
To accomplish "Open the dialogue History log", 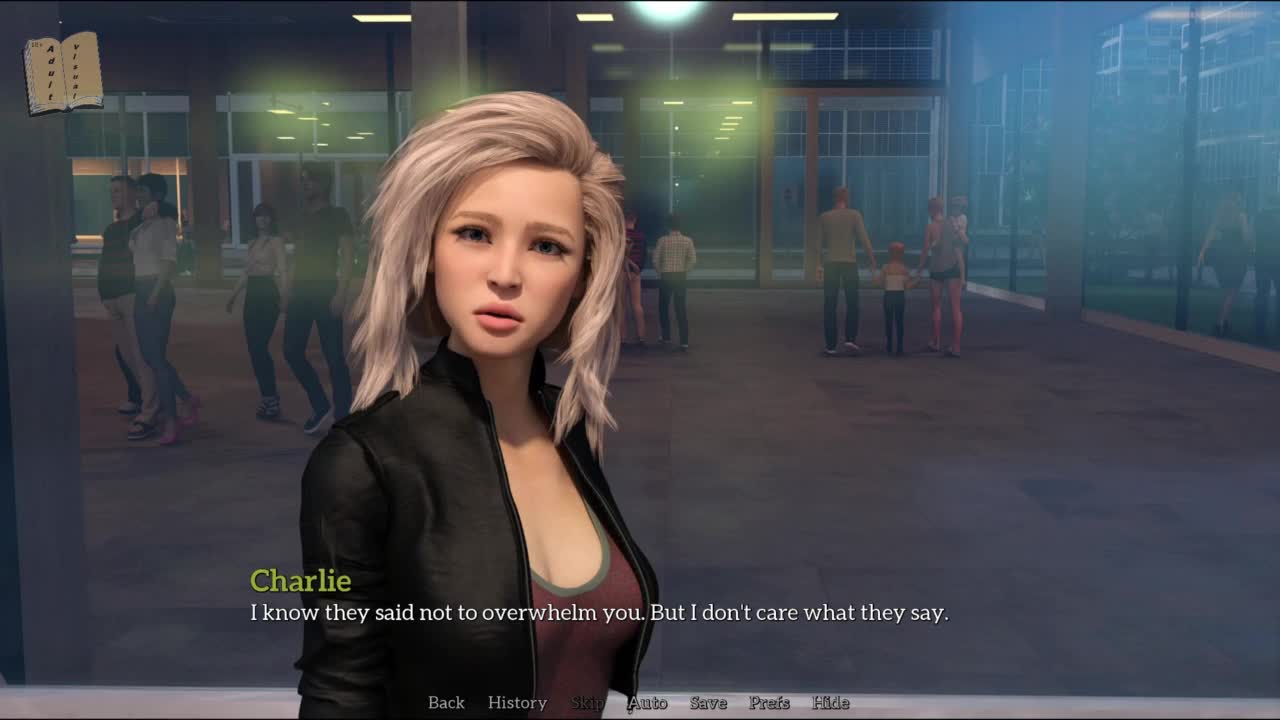I will pyautogui.click(x=517, y=703).
